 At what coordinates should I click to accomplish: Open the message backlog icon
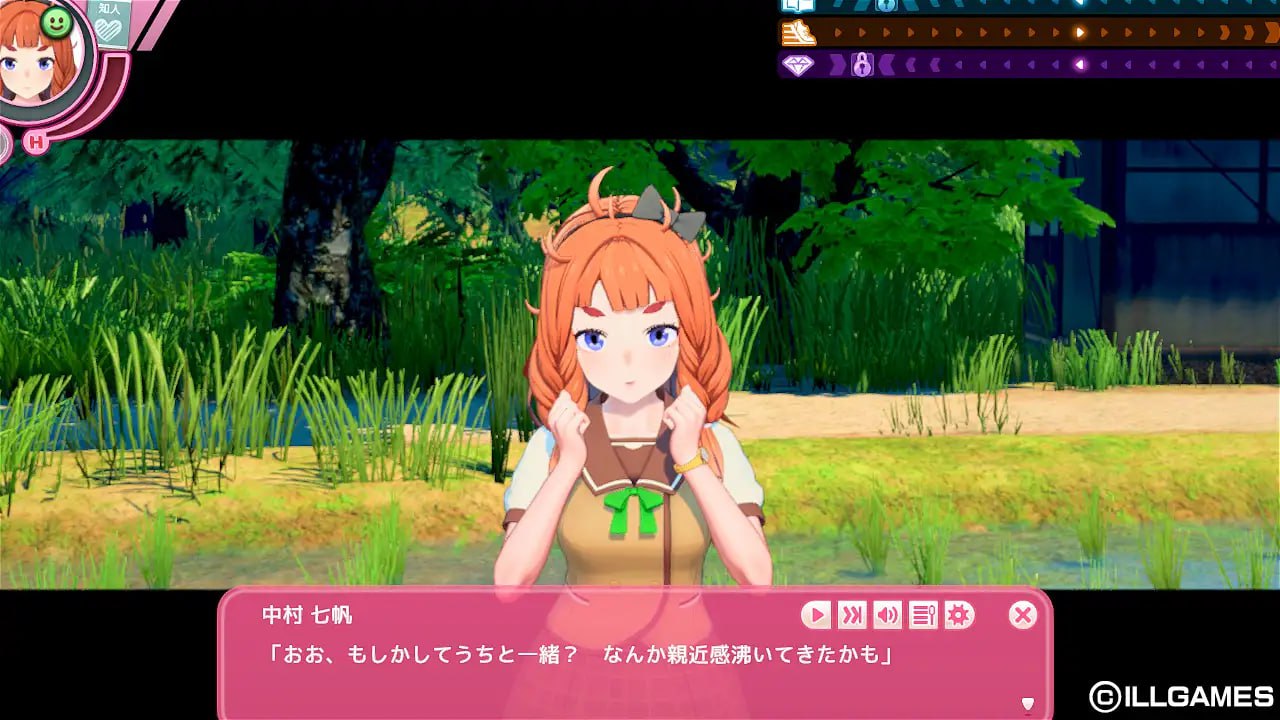pos(921,616)
